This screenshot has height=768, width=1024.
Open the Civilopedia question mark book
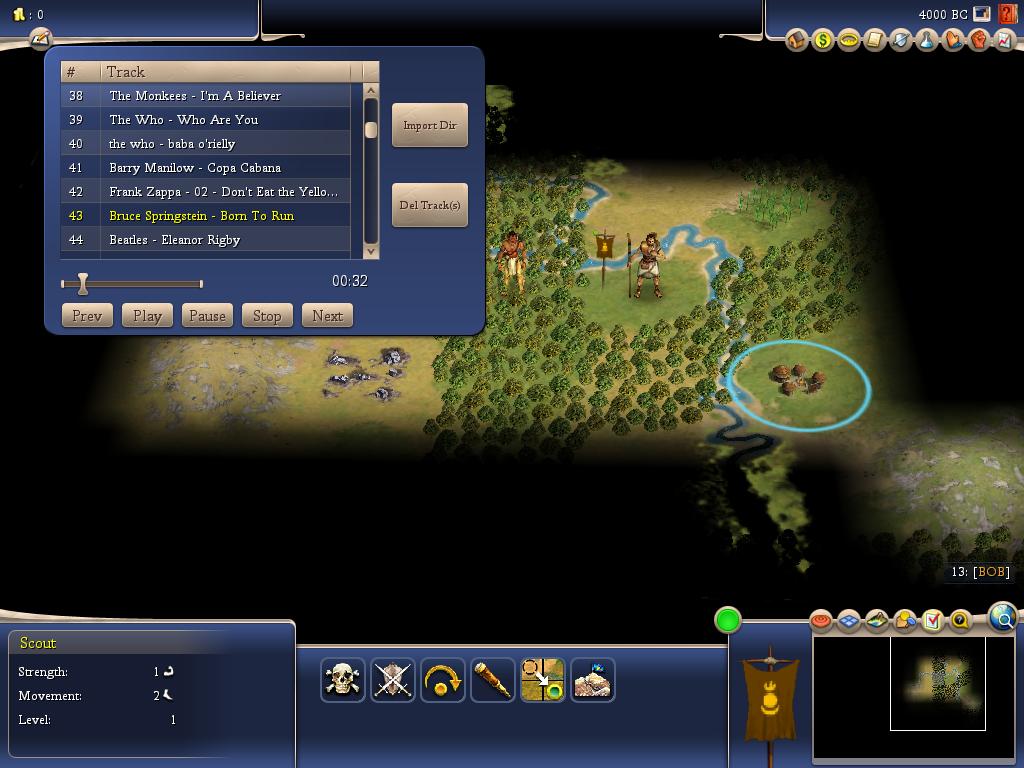coord(960,620)
